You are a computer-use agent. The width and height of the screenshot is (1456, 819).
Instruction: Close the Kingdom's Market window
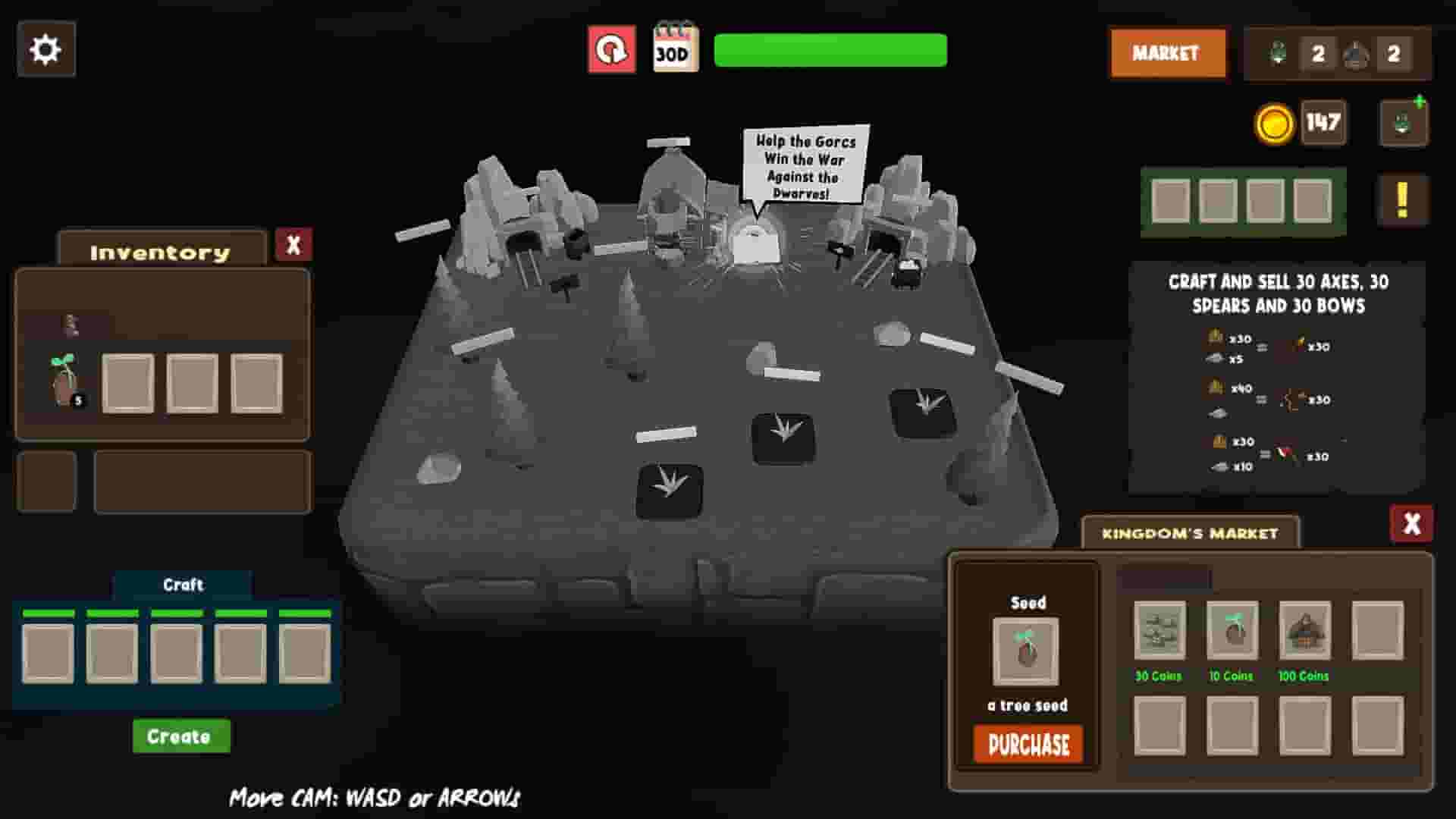coord(1412,522)
